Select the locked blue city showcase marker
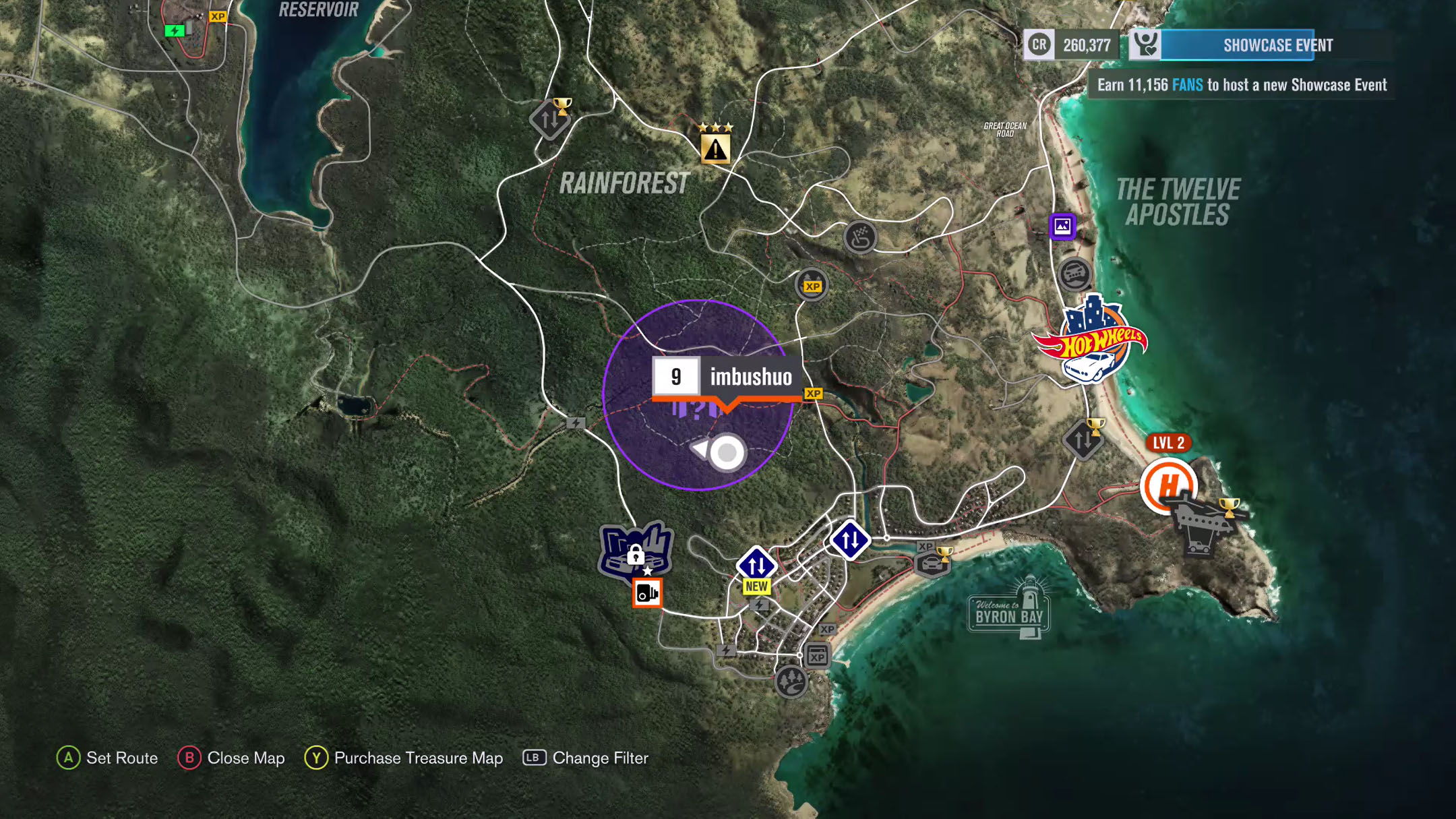 (x=635, y=550)
